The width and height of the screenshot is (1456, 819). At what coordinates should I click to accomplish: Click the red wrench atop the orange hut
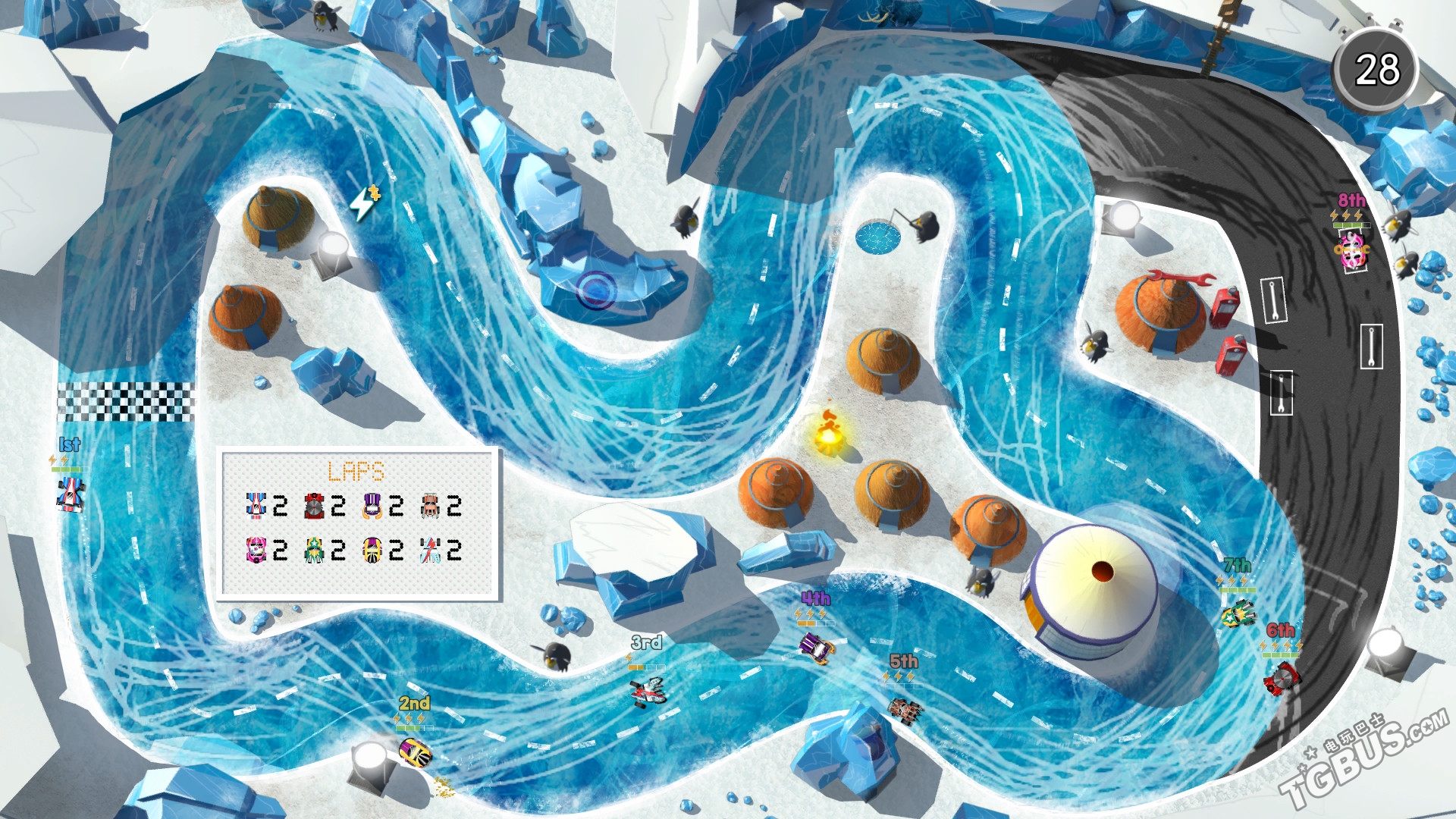tap(1180, 278)
